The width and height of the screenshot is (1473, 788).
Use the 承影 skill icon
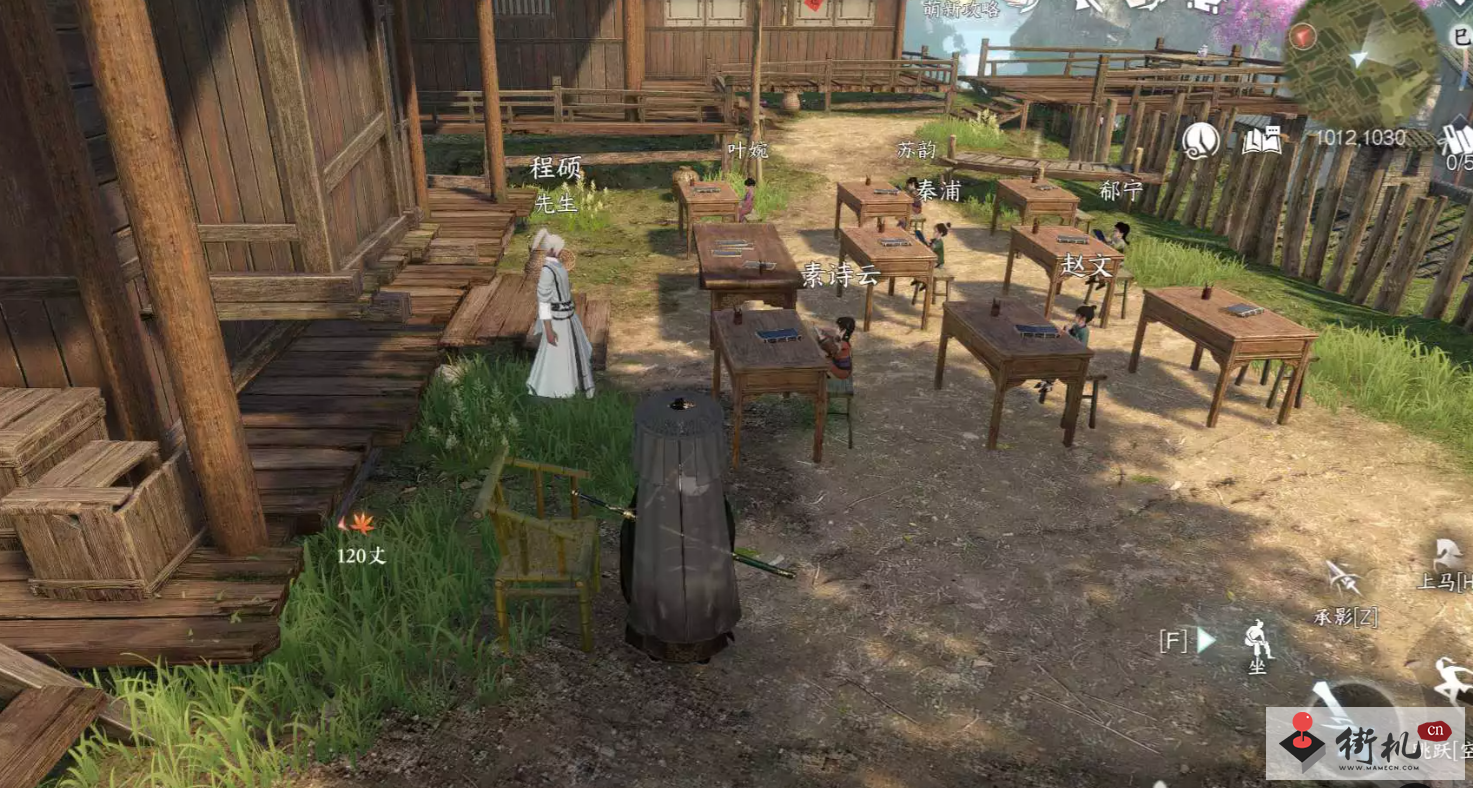coord(1343,579)
